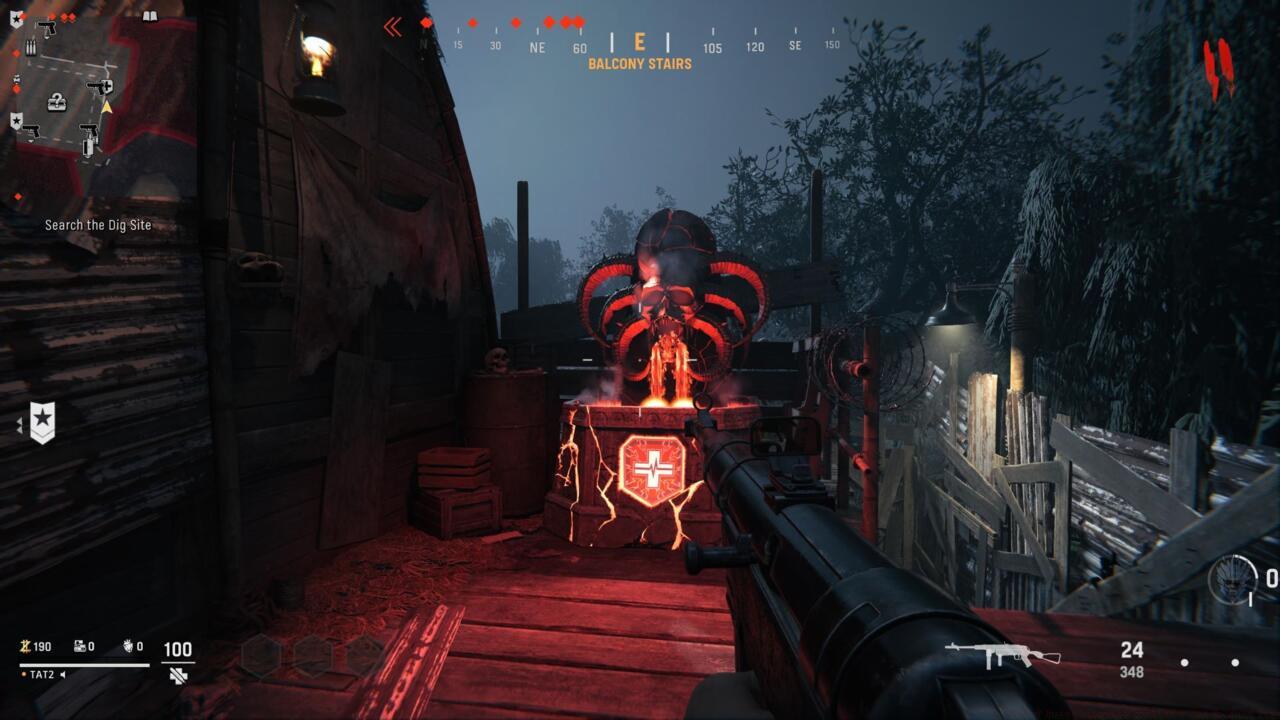Click the salvage counter icon in the bottom HUD
Image resolution: width=1280 pixels, height=720 pixels.
[79, 647]
